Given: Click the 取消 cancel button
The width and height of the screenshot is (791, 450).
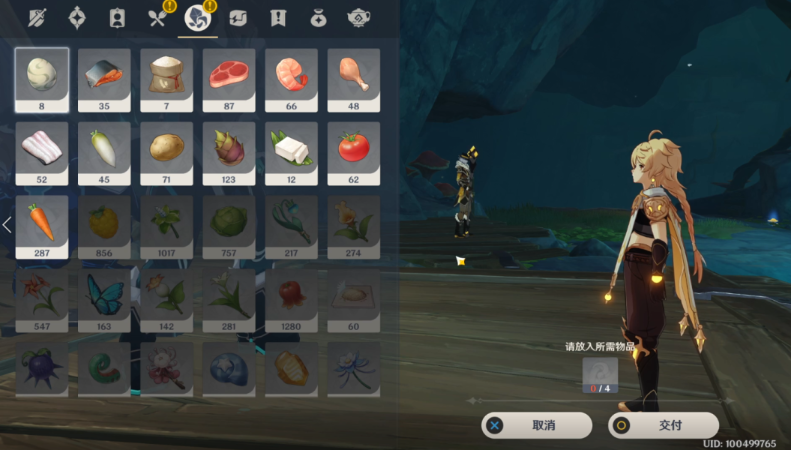Looking at the screenshot, I should (x=544, y=425).
